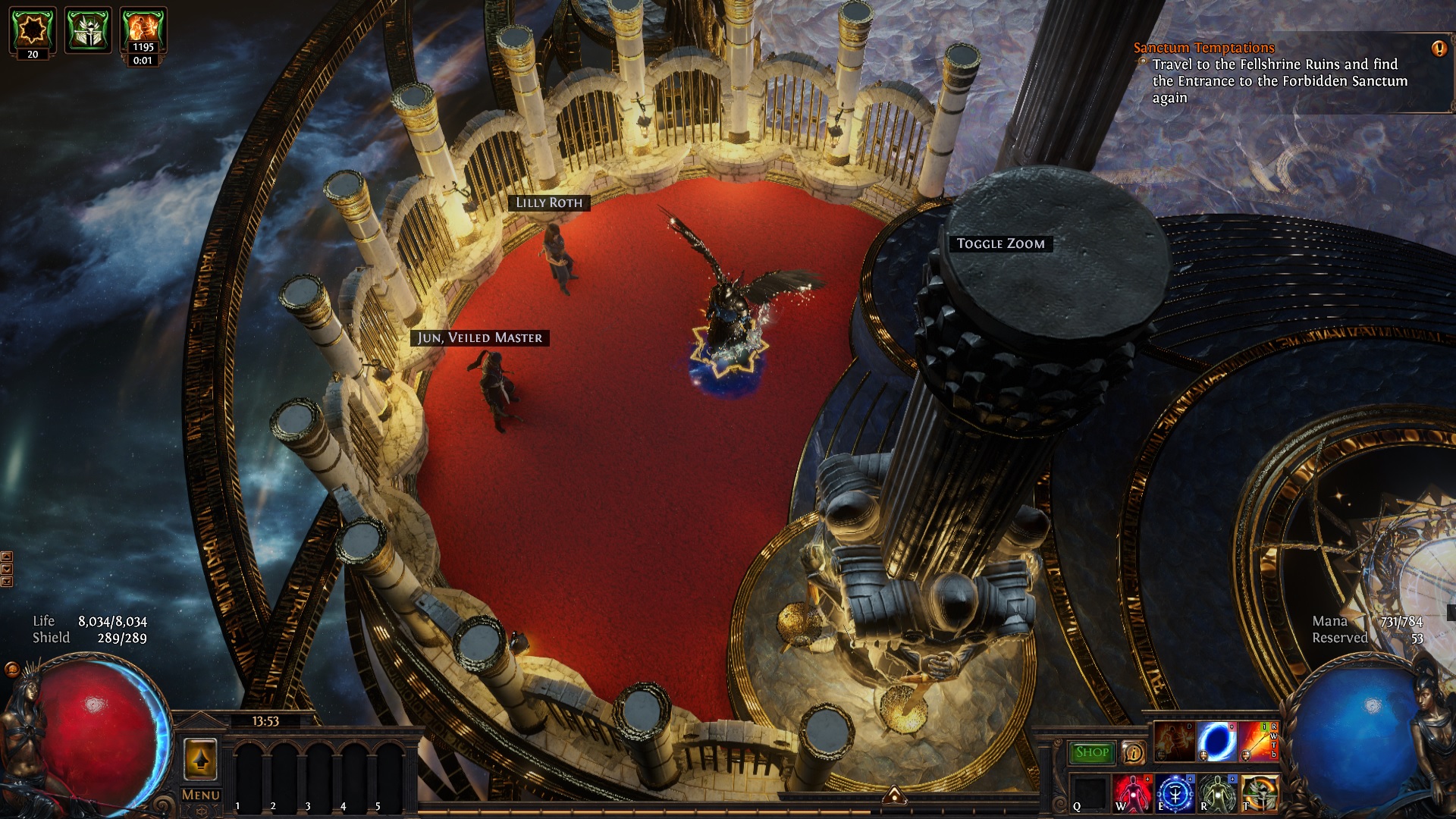Viewport: 1456px width, 819px height.
Task: Select the flaming figure skill icon in the skill bar
Action: pyautogui.click(x=1175, y=742)
